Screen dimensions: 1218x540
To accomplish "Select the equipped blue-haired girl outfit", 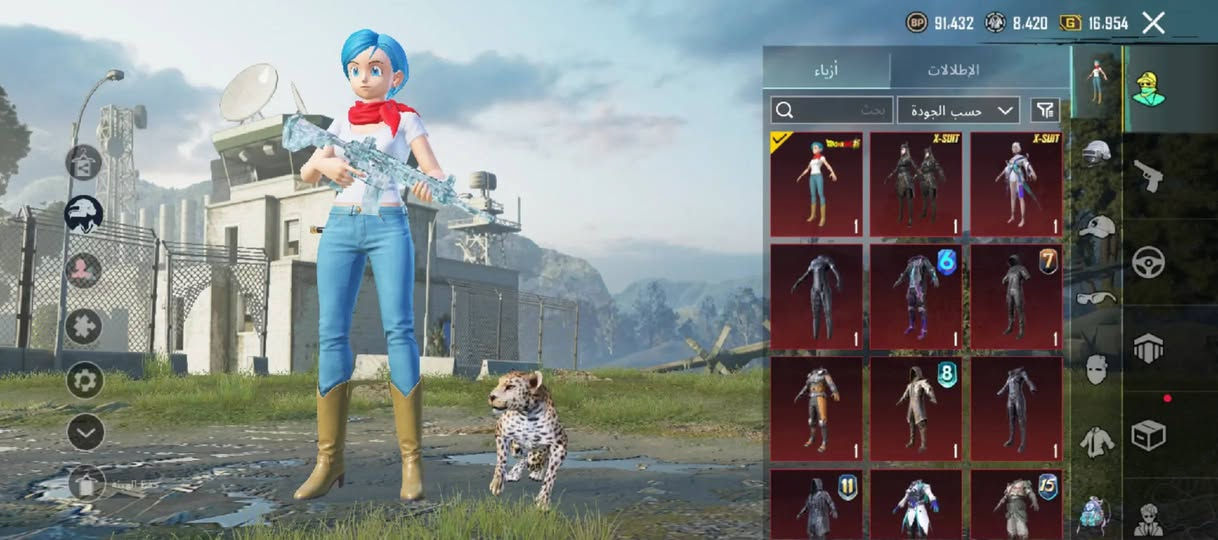I will point(816,185).
